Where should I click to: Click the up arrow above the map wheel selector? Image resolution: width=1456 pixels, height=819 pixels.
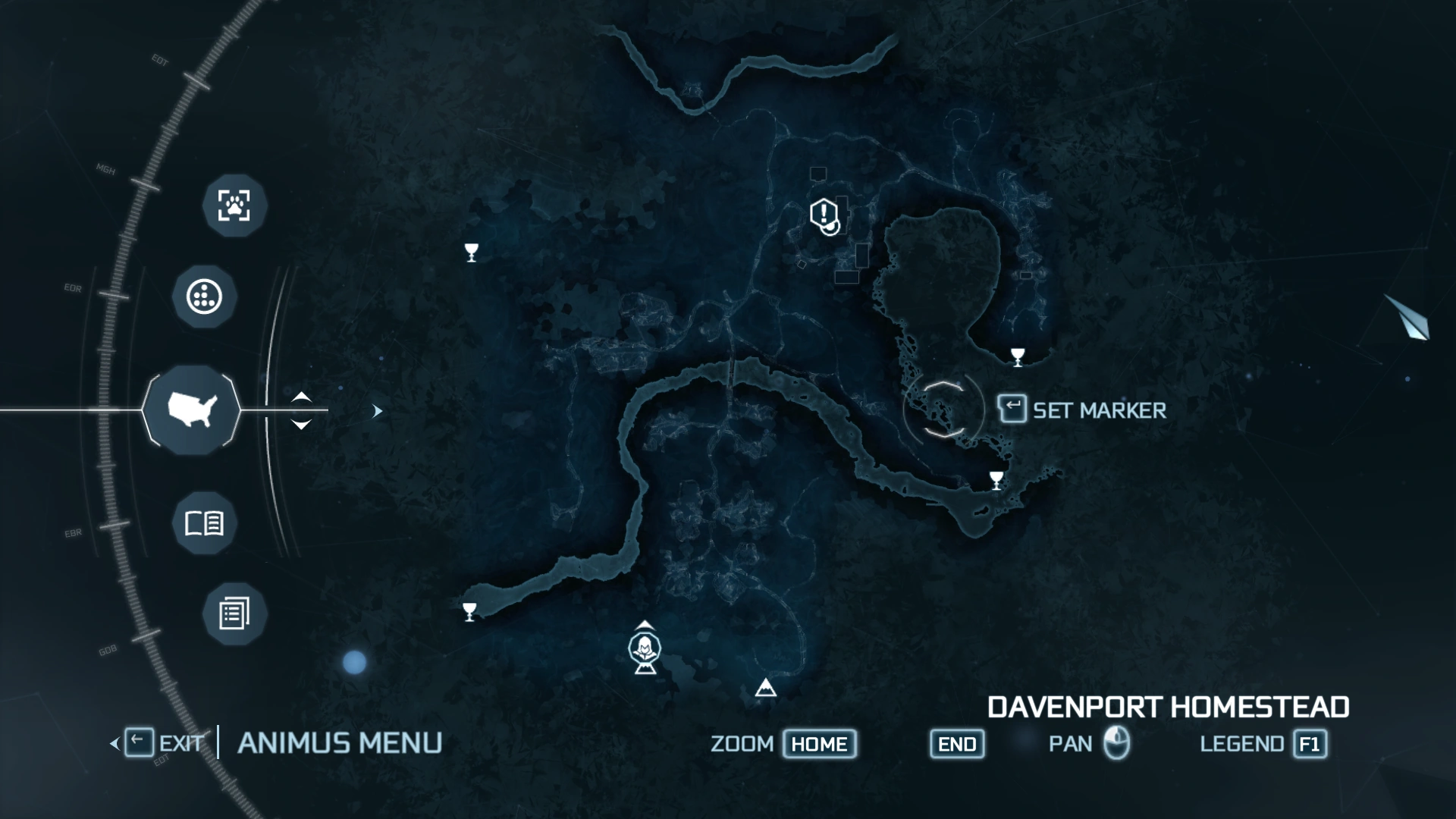click(301, 398)
